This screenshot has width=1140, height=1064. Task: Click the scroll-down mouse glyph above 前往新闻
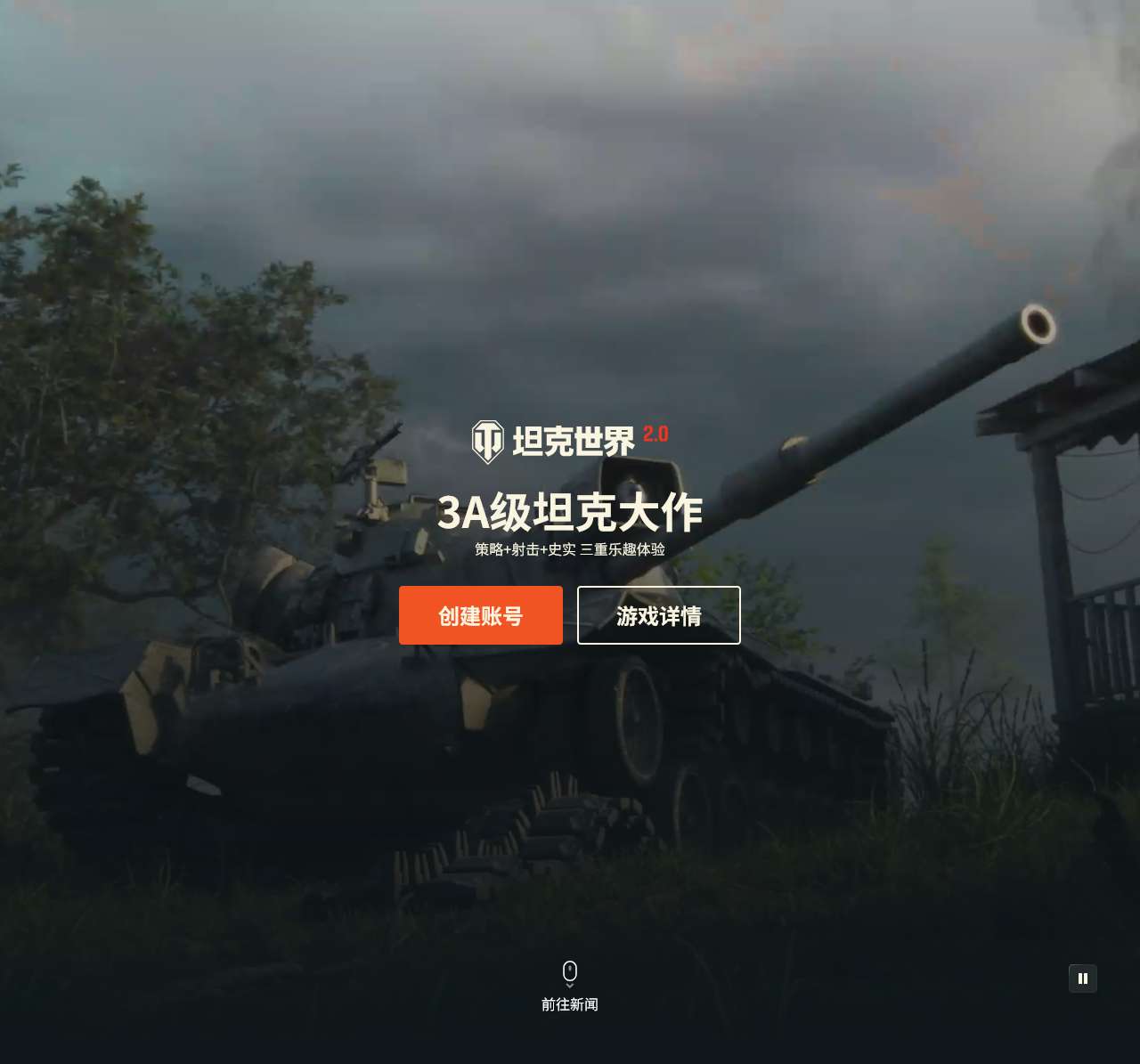pos(569,972)
